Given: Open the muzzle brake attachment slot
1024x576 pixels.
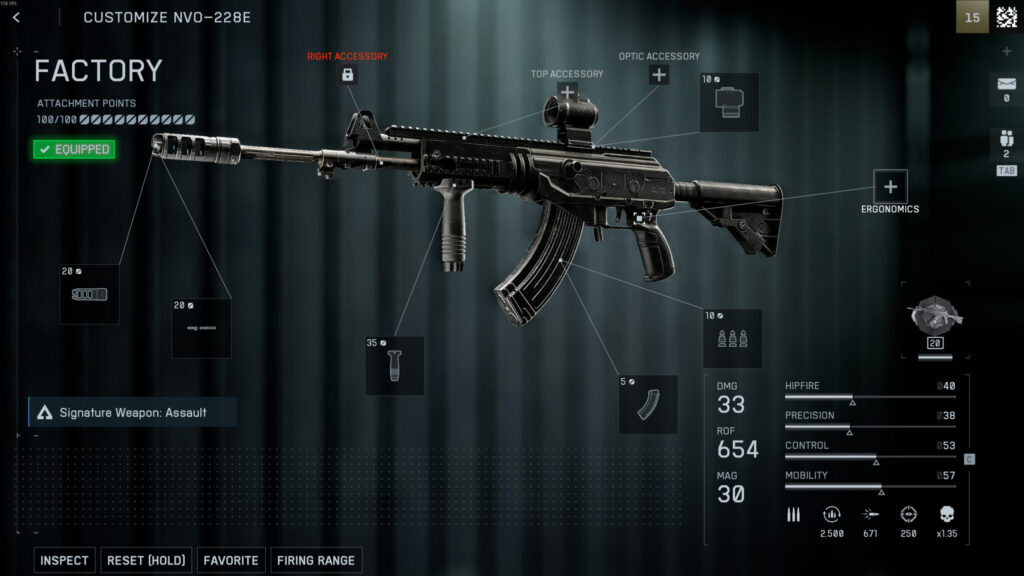Looking at the screenshot, I should pyautogui.click(x=89, y=294).
